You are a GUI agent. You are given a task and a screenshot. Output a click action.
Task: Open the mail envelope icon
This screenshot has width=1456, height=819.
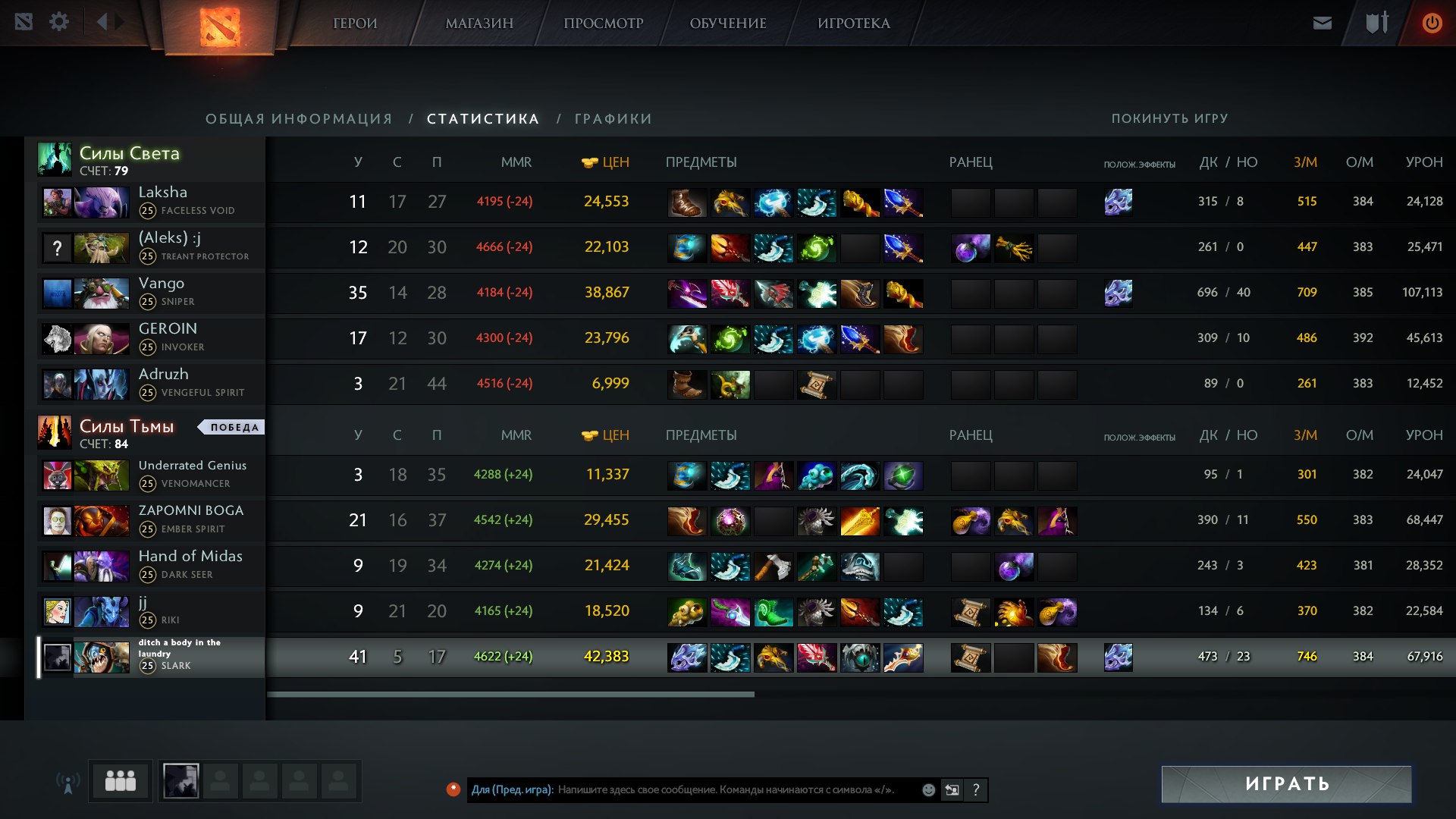(x=1322, y=24)
